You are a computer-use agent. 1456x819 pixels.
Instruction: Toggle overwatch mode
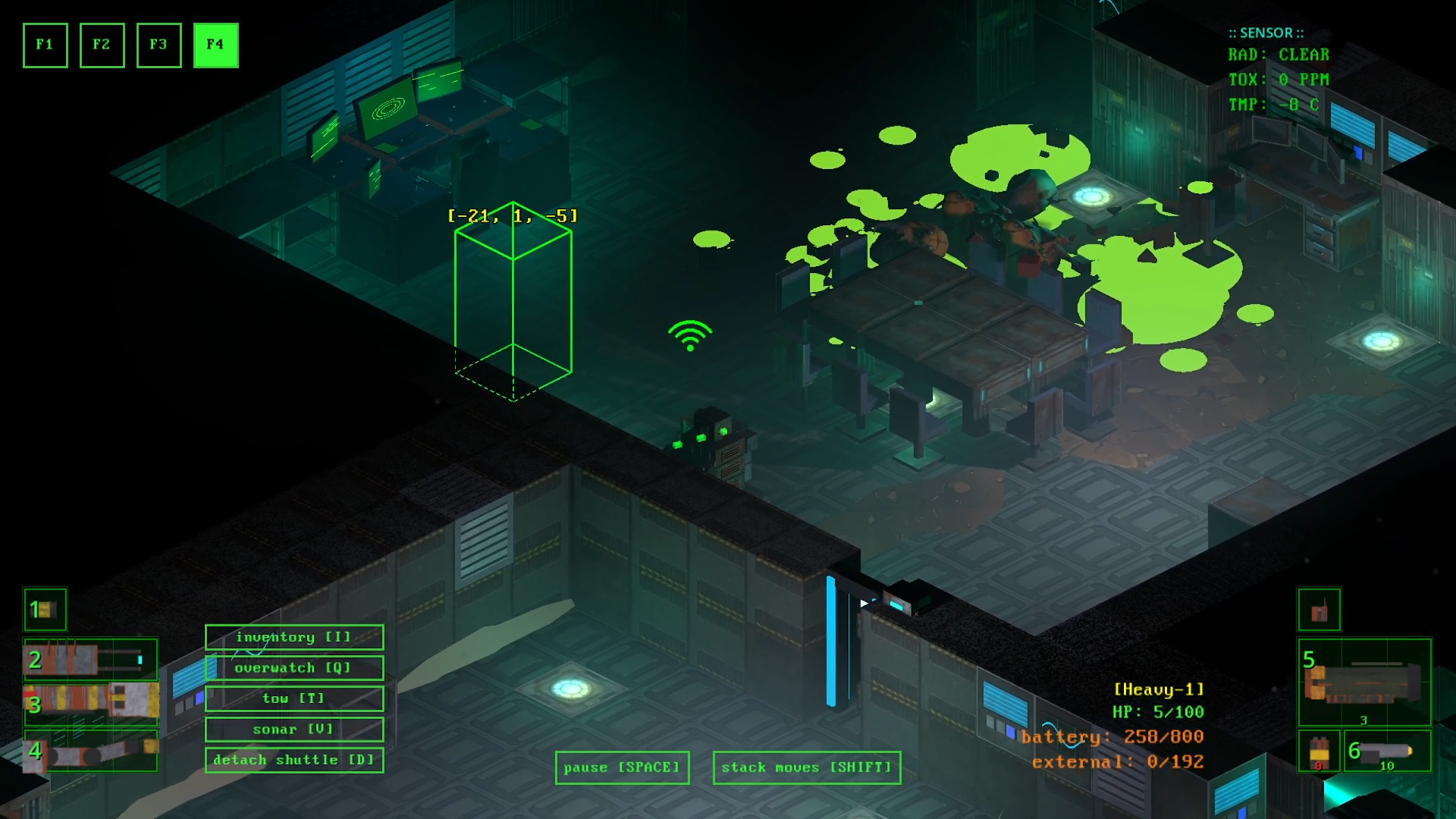[x=293, y=667]
